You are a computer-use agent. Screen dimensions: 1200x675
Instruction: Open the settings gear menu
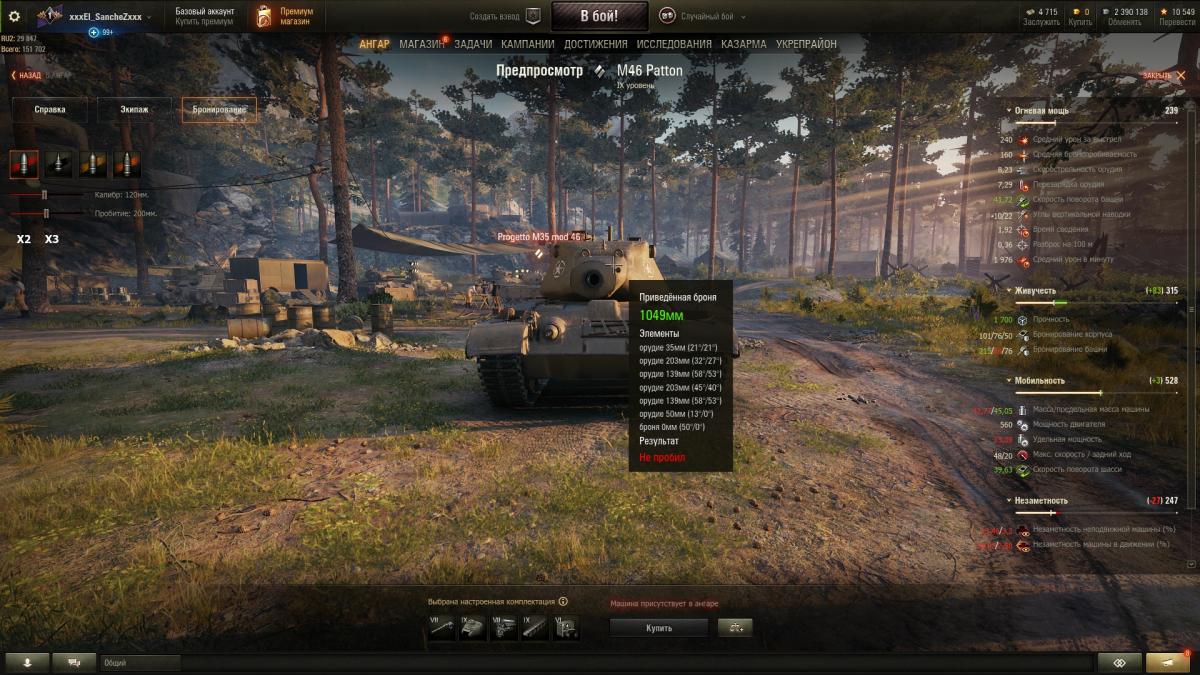tap(14, 16)
